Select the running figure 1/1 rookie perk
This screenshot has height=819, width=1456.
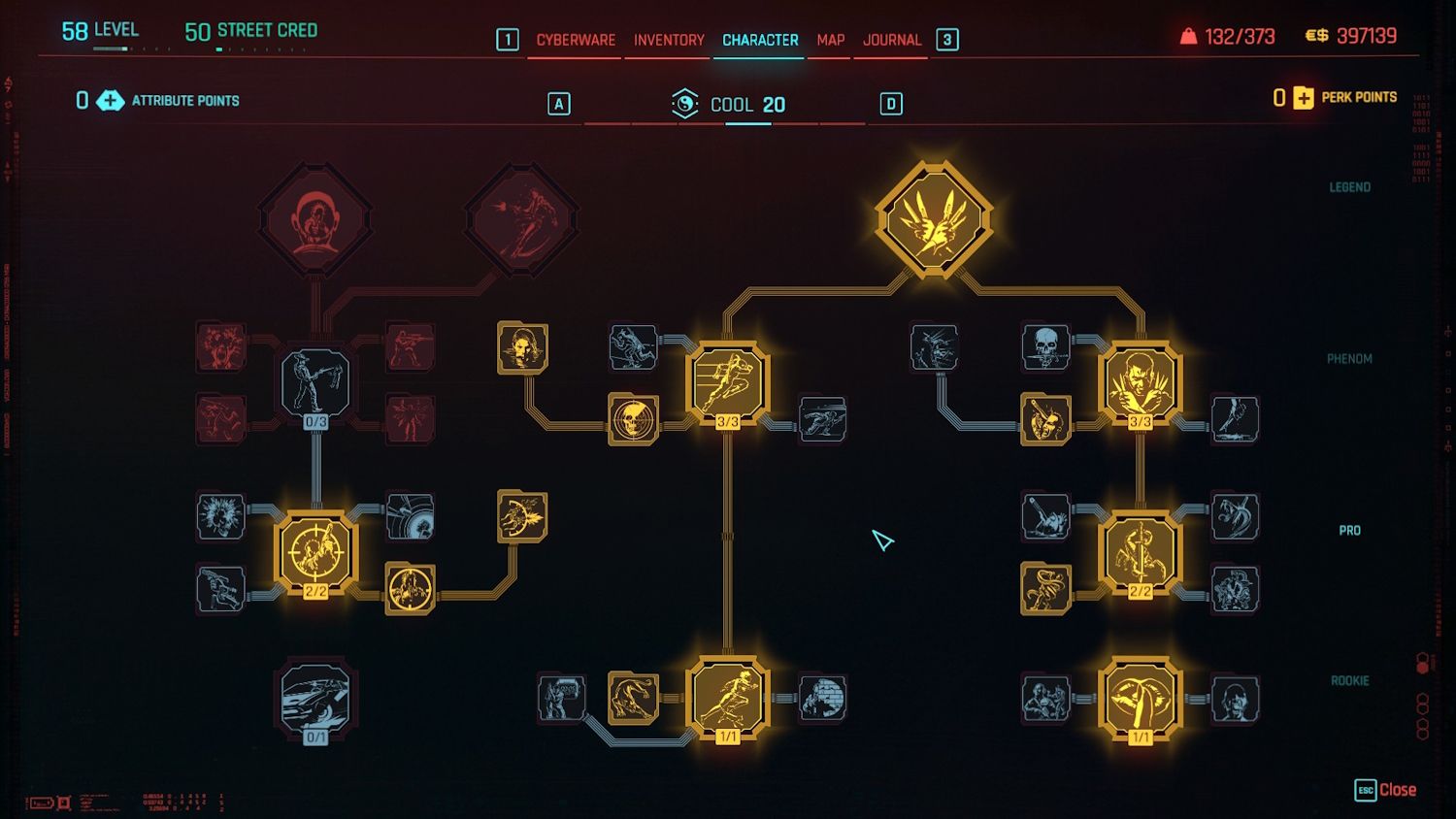[x=728, y=699]
